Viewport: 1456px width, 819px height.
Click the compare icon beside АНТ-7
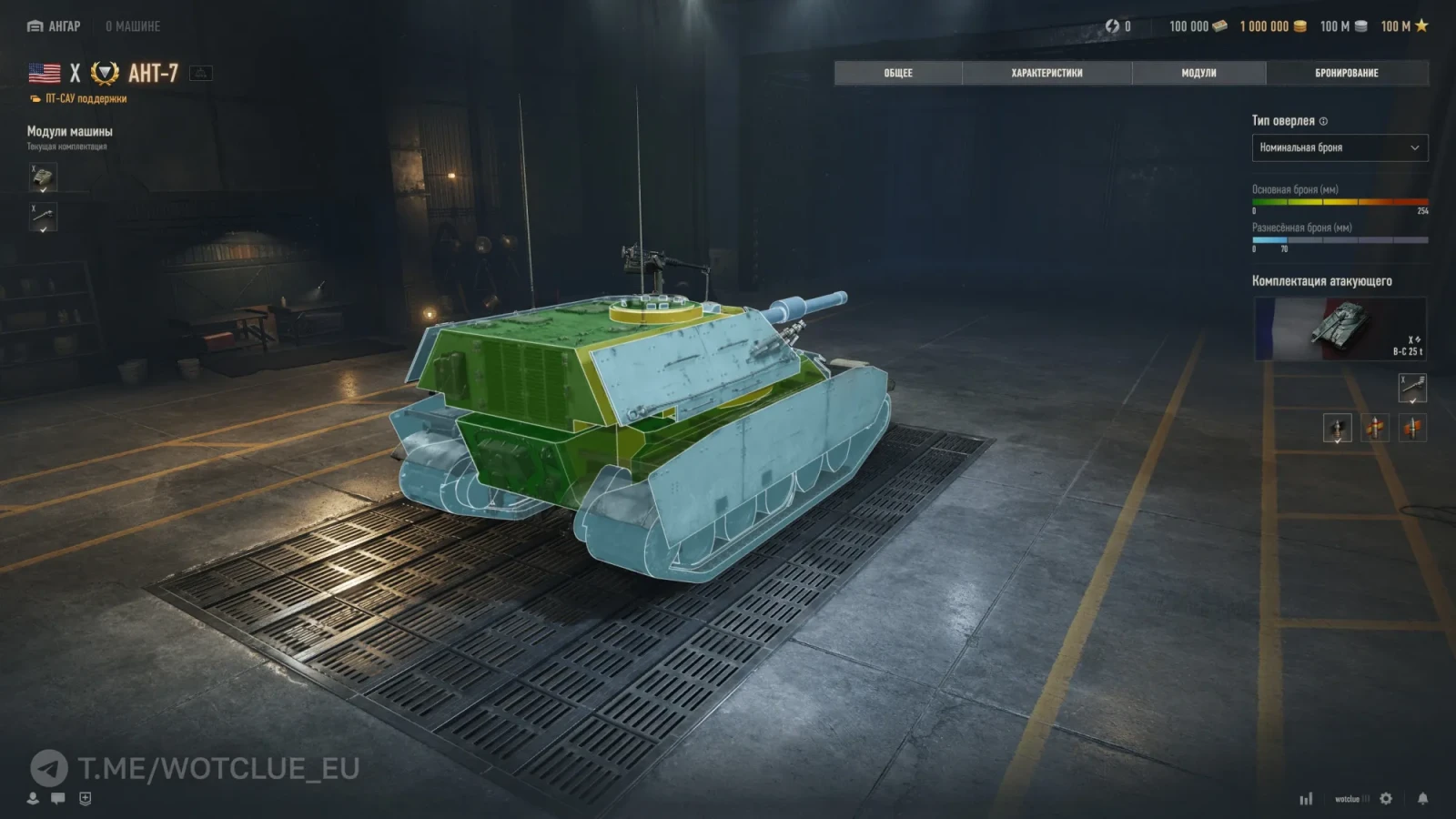click(201, 73)
